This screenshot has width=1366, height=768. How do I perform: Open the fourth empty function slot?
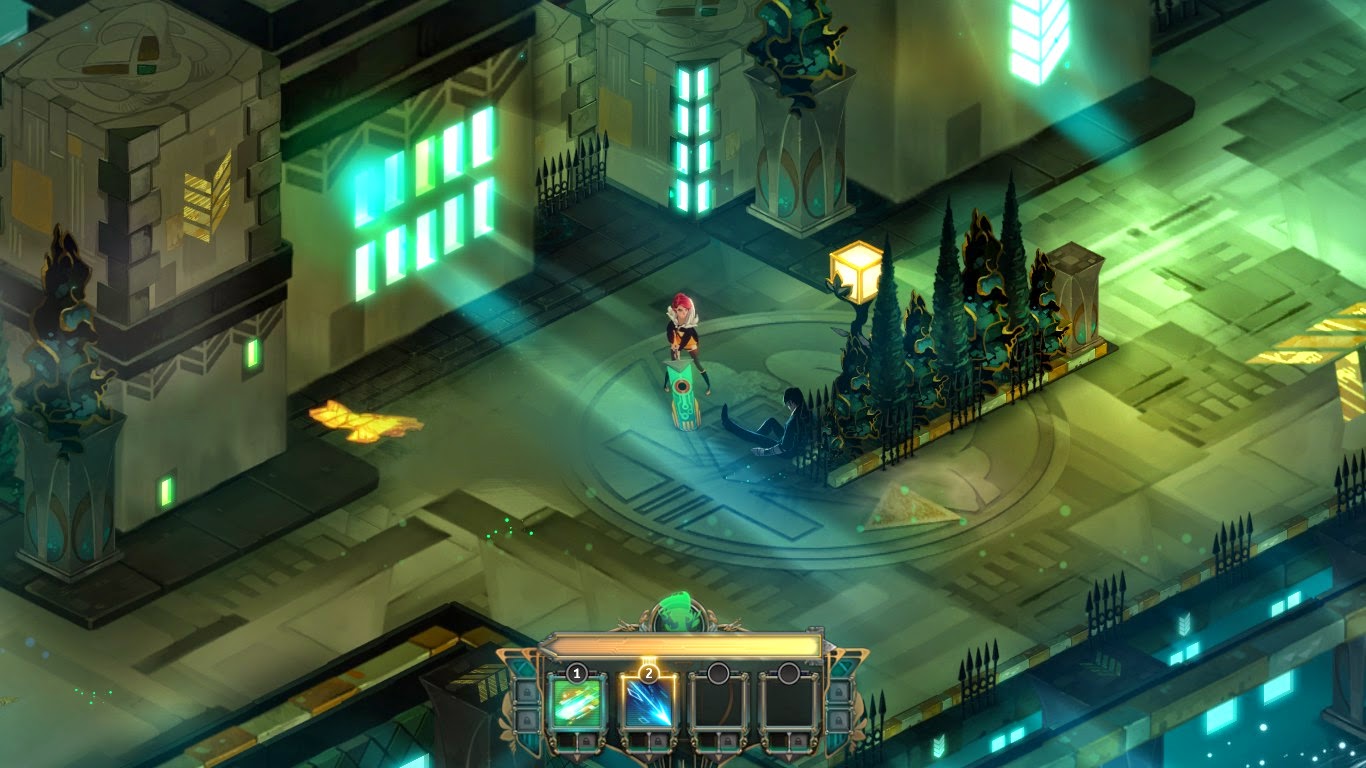(790, 703)
